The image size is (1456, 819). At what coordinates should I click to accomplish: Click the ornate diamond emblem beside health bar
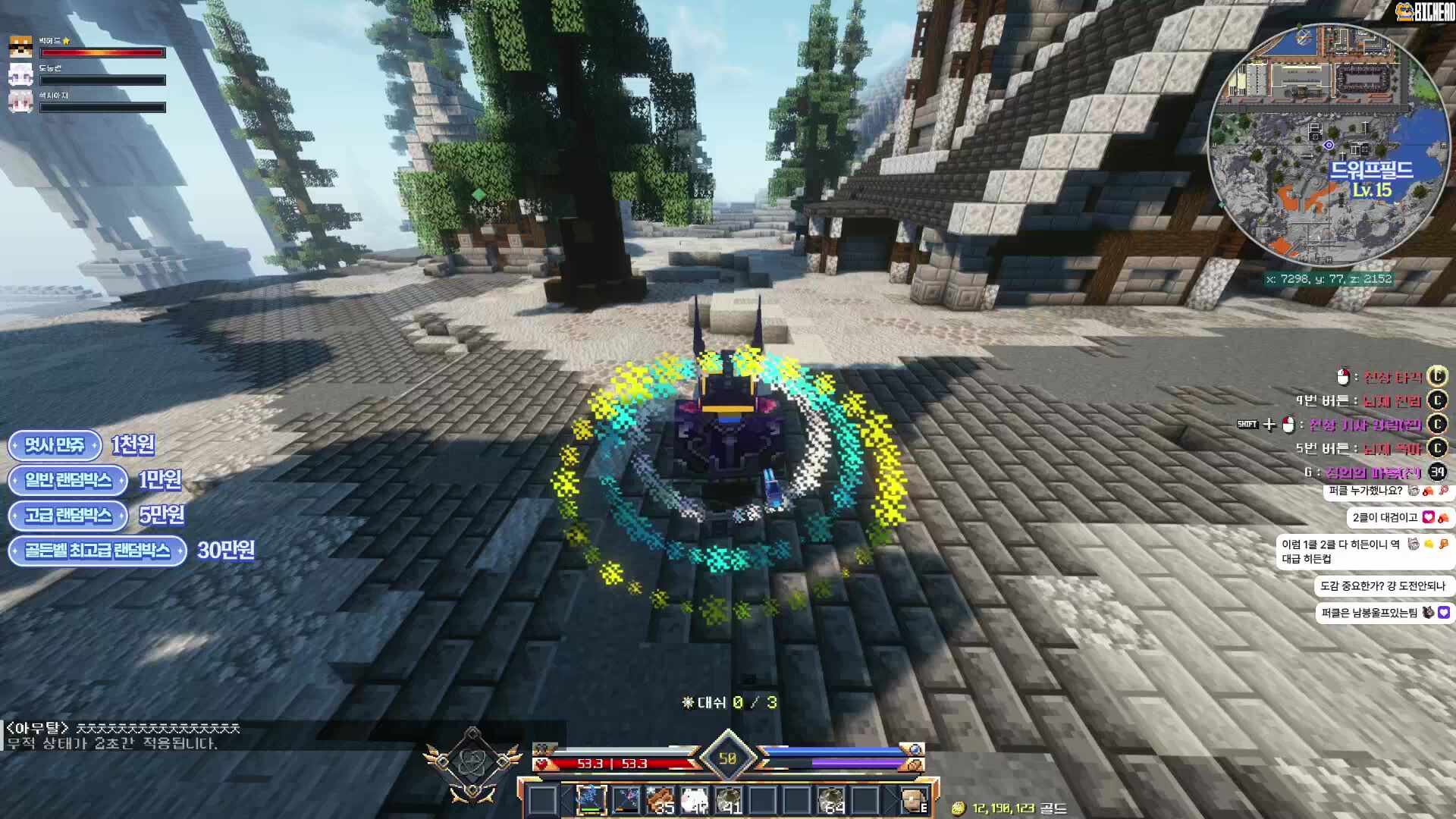(x=472, y=763)
